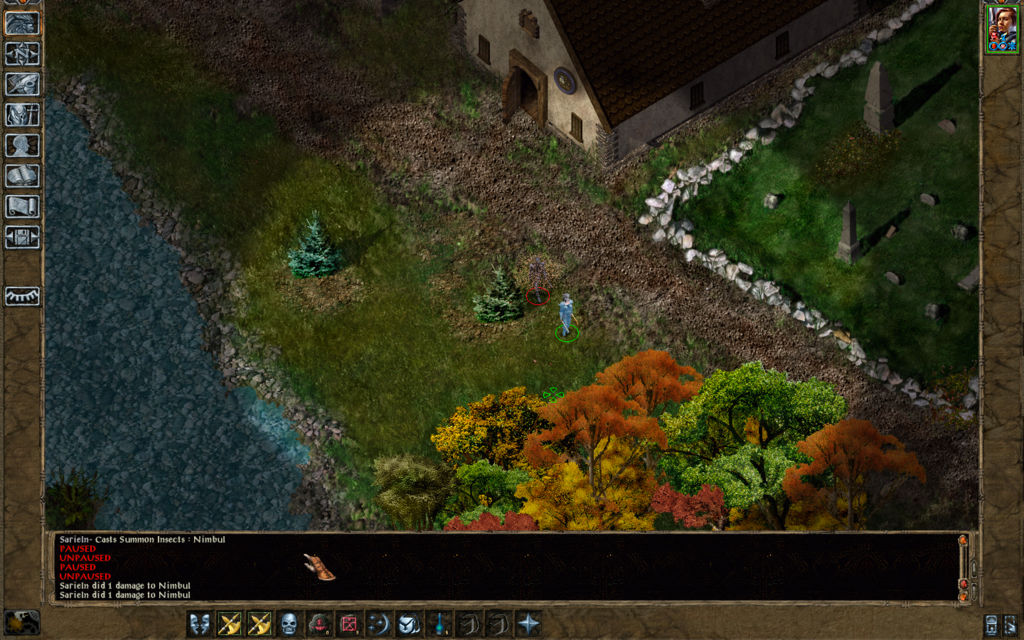This screenshot has width=1024, height=640.
Task: Activate the talk masks action
Action: (x=200, y=624)
